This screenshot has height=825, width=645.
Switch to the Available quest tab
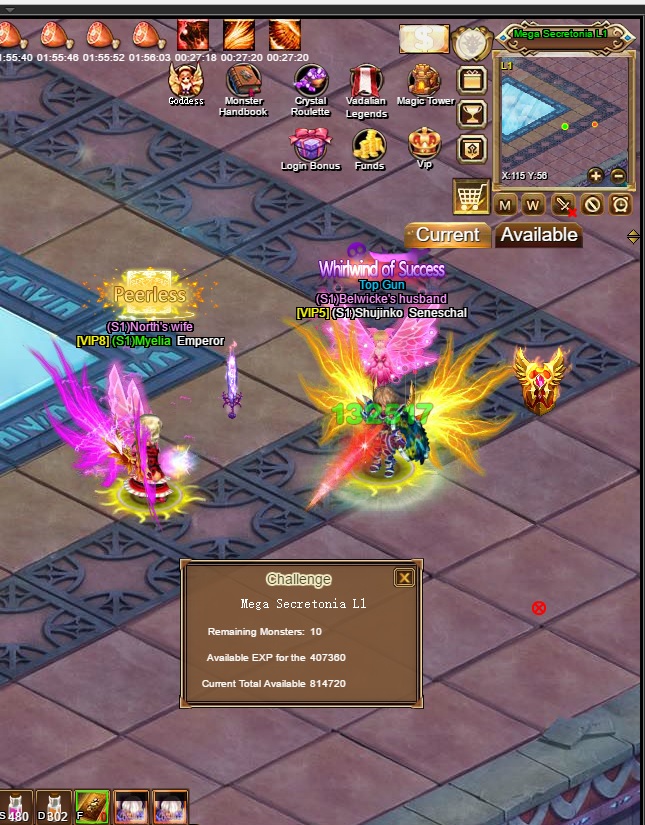539,235
